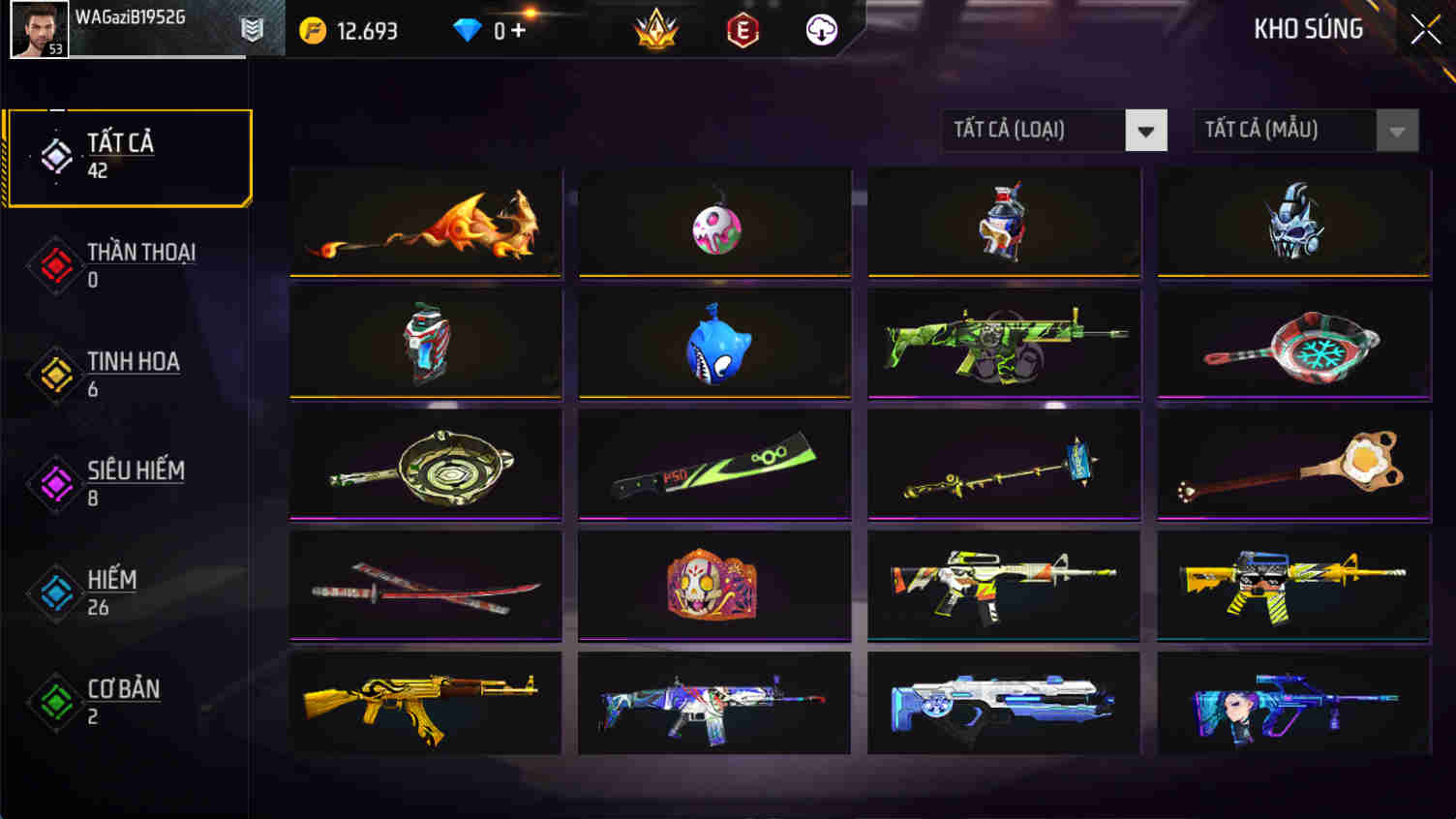Open the rank crown icon in top bar
The height and width of the screenshot is (819, 1456).
point(655,28)
